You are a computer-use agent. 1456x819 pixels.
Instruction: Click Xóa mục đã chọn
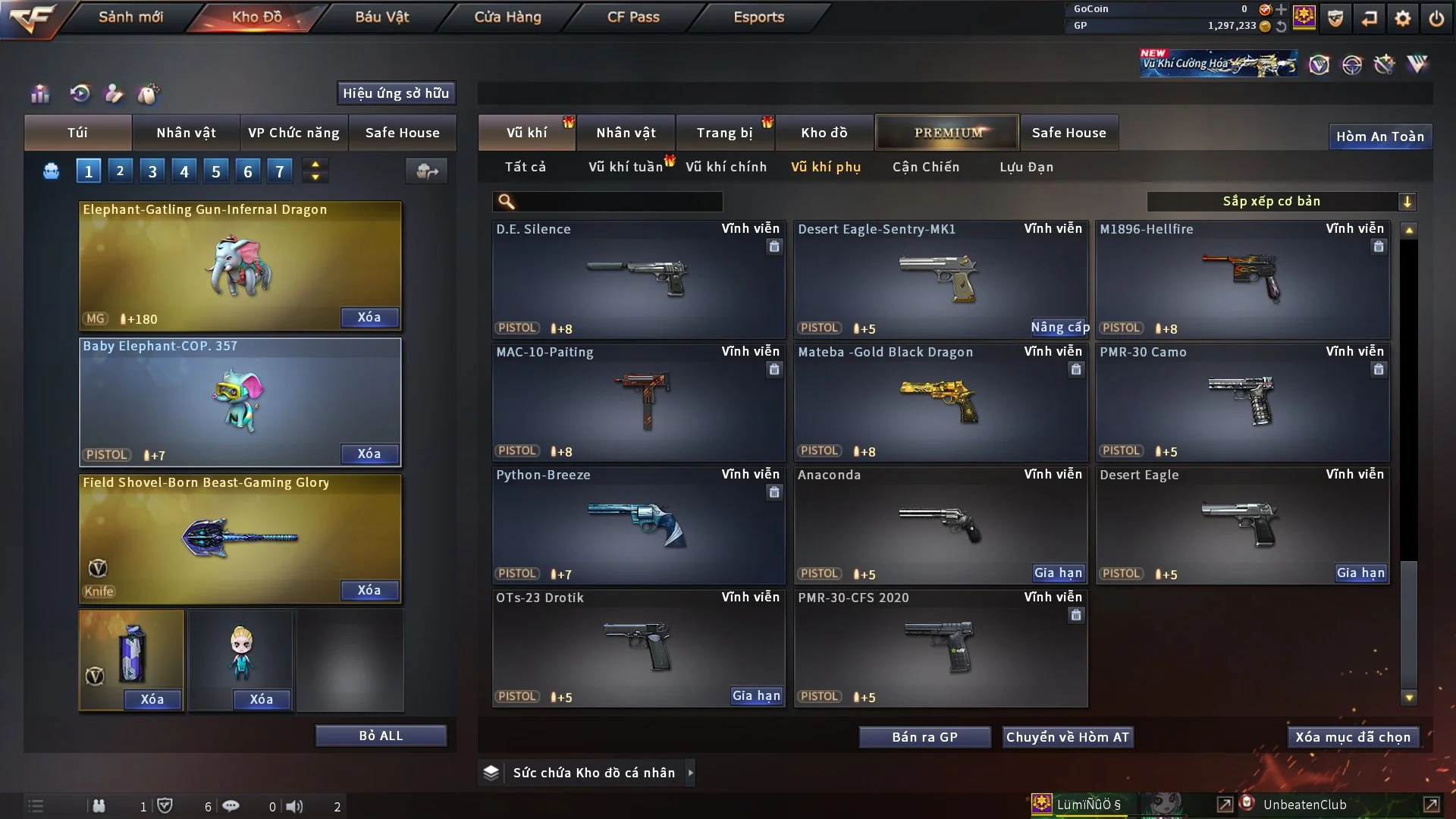coord(1352,737)
